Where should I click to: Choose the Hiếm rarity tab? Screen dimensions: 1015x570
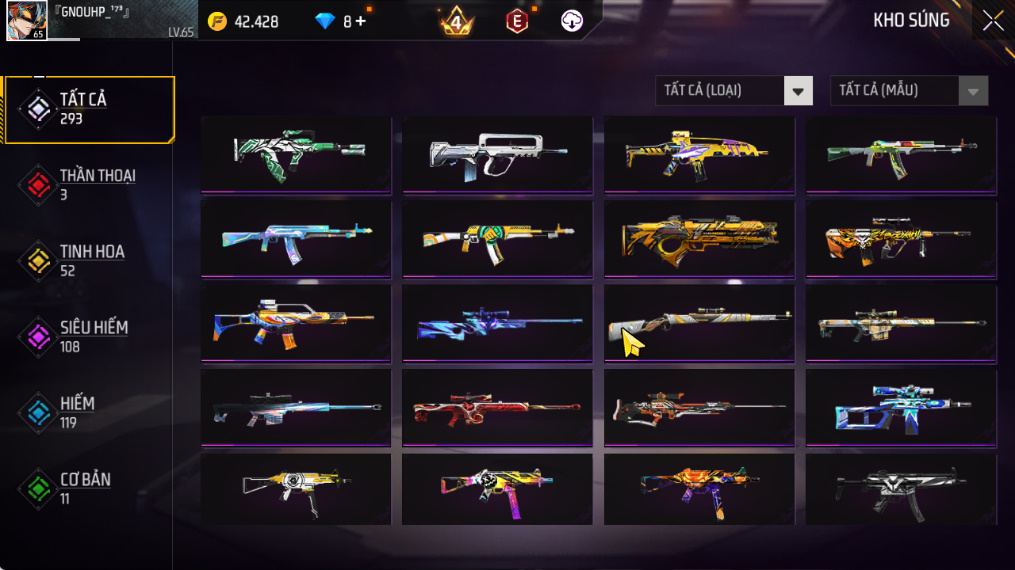tap(89, 412)
